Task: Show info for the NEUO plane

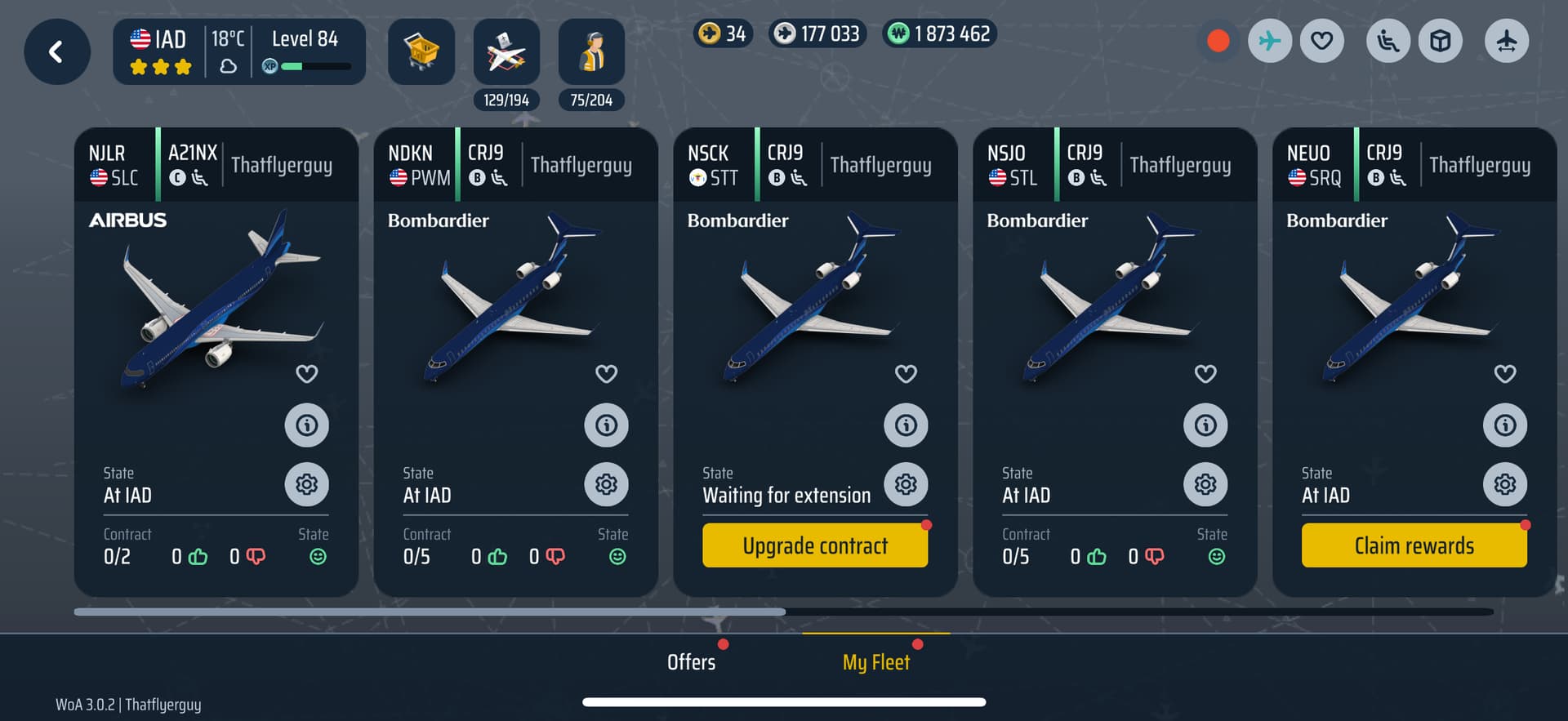Action: tap(1505, 425)
